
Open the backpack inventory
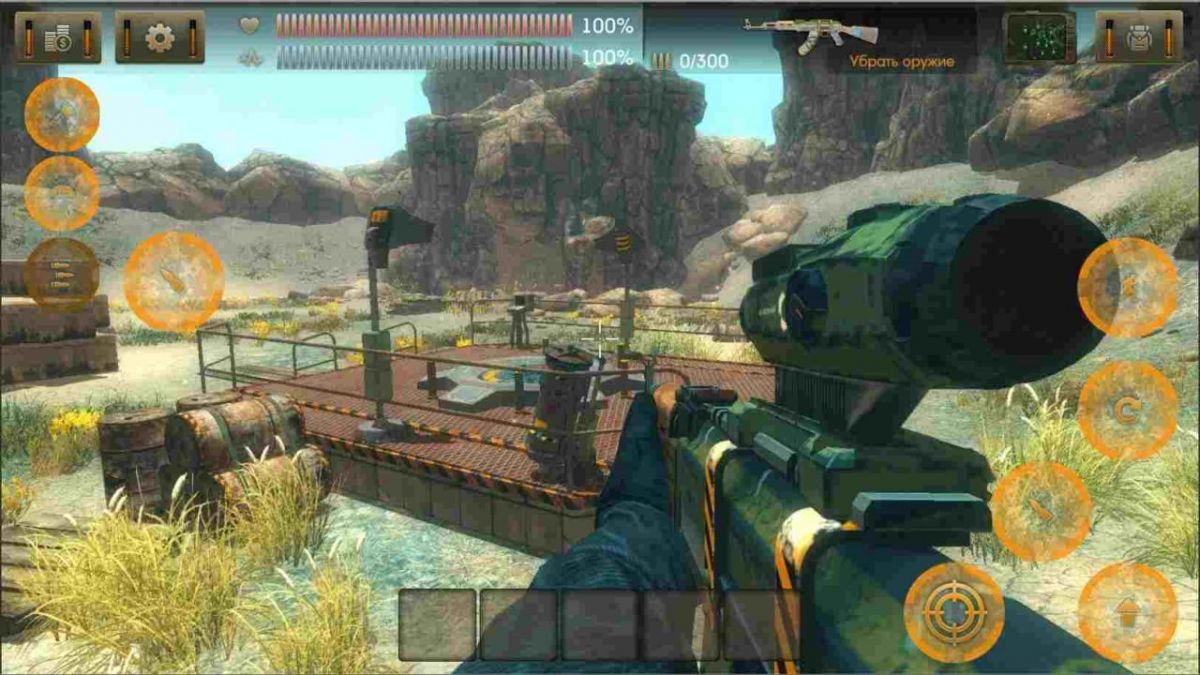tap(1139, 37)
